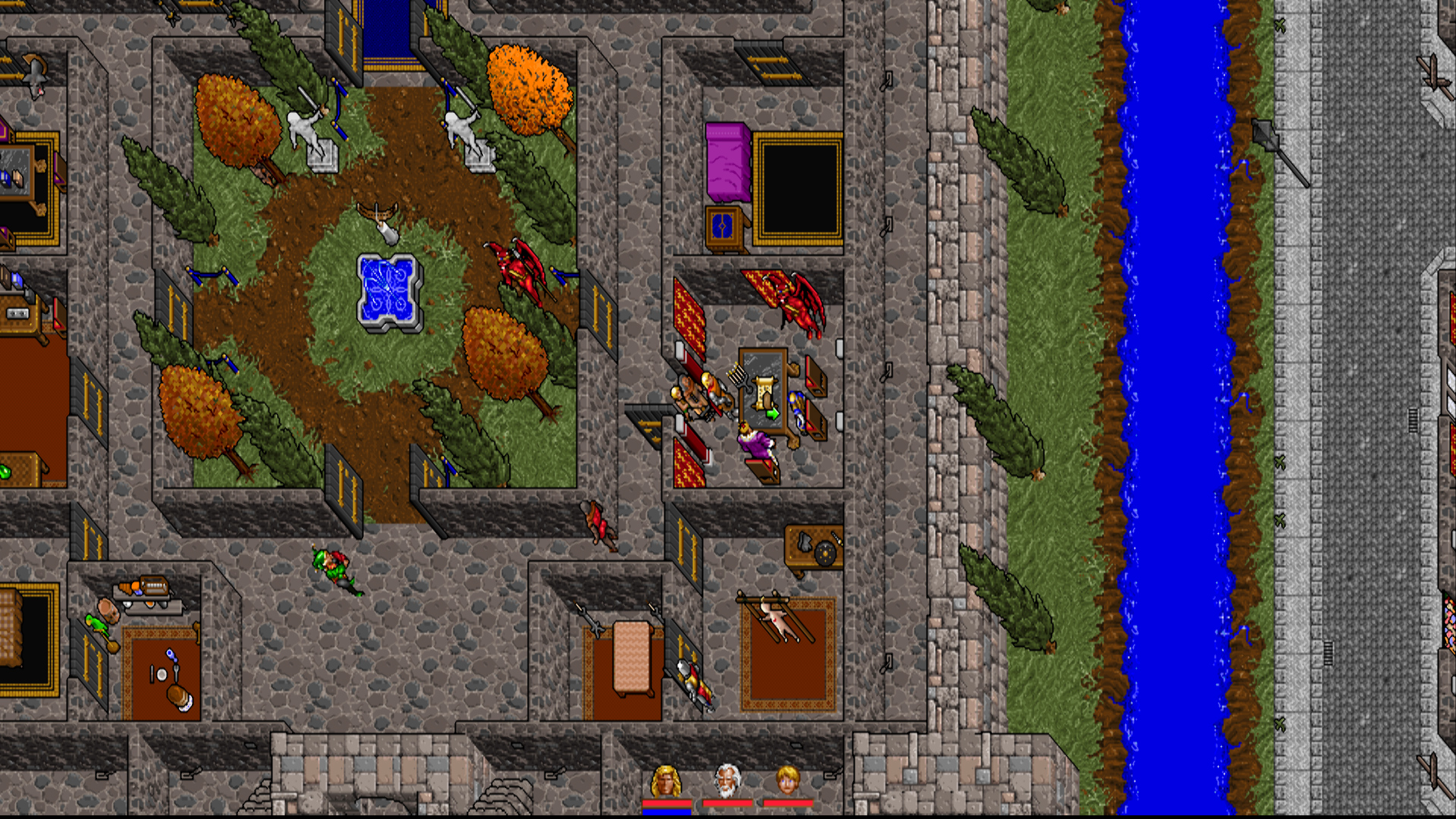Pick up the candelabra on the table
Screen dimensions: 1456x819
click(738, 376)
